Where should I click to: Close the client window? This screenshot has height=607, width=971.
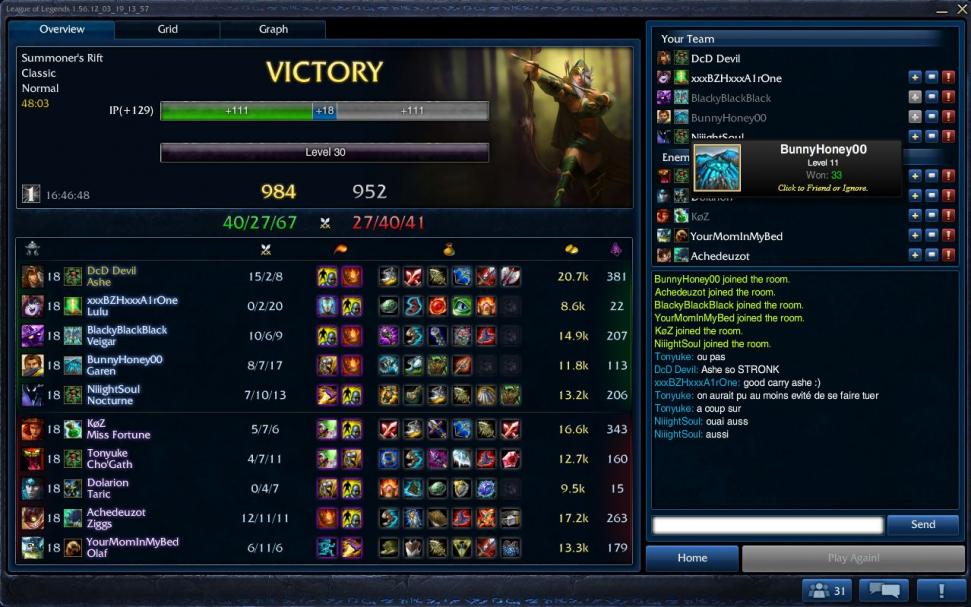click(x=963, y=9)
